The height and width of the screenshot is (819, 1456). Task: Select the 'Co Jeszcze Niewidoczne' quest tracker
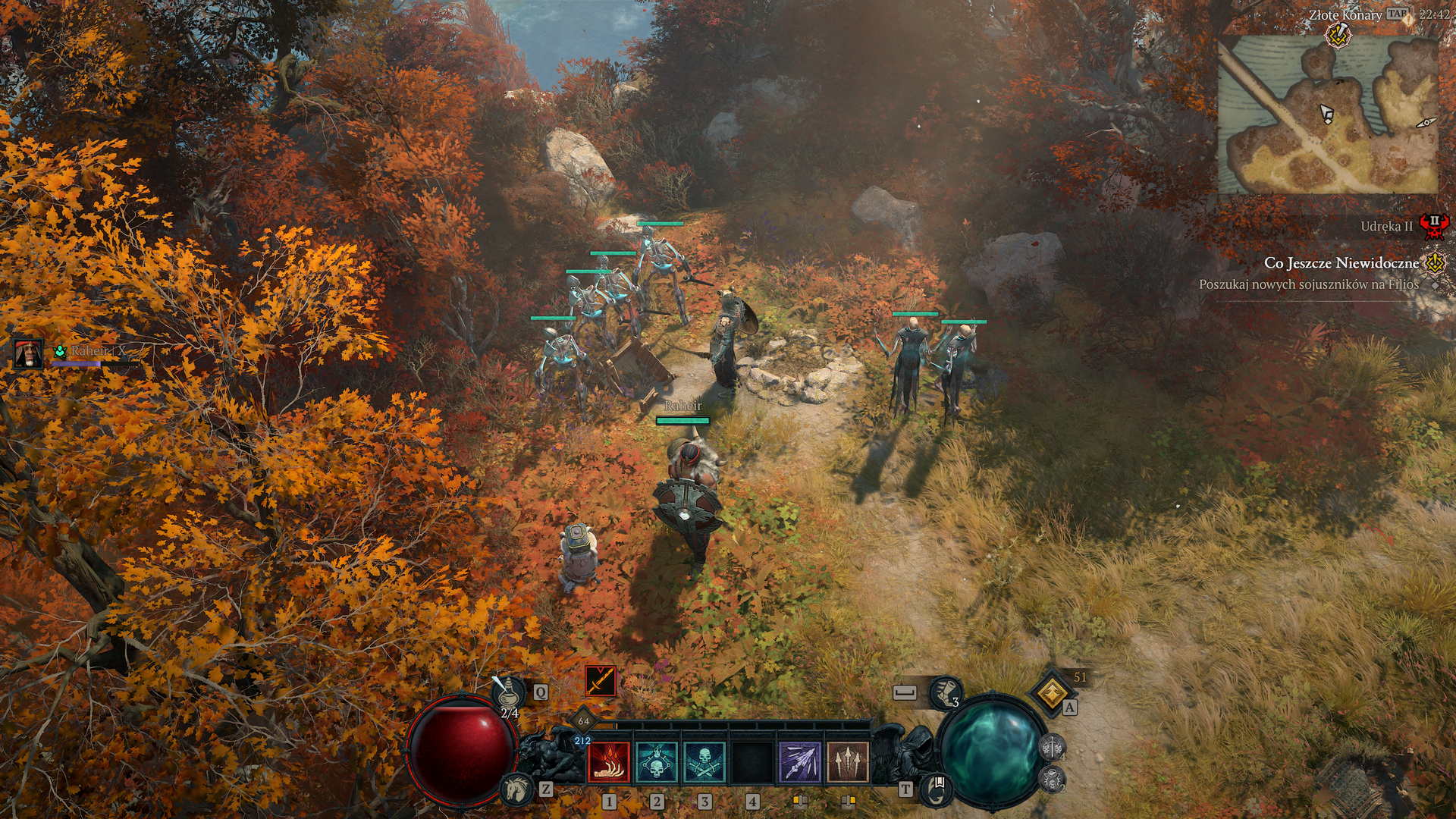(x=1341, y=263)
